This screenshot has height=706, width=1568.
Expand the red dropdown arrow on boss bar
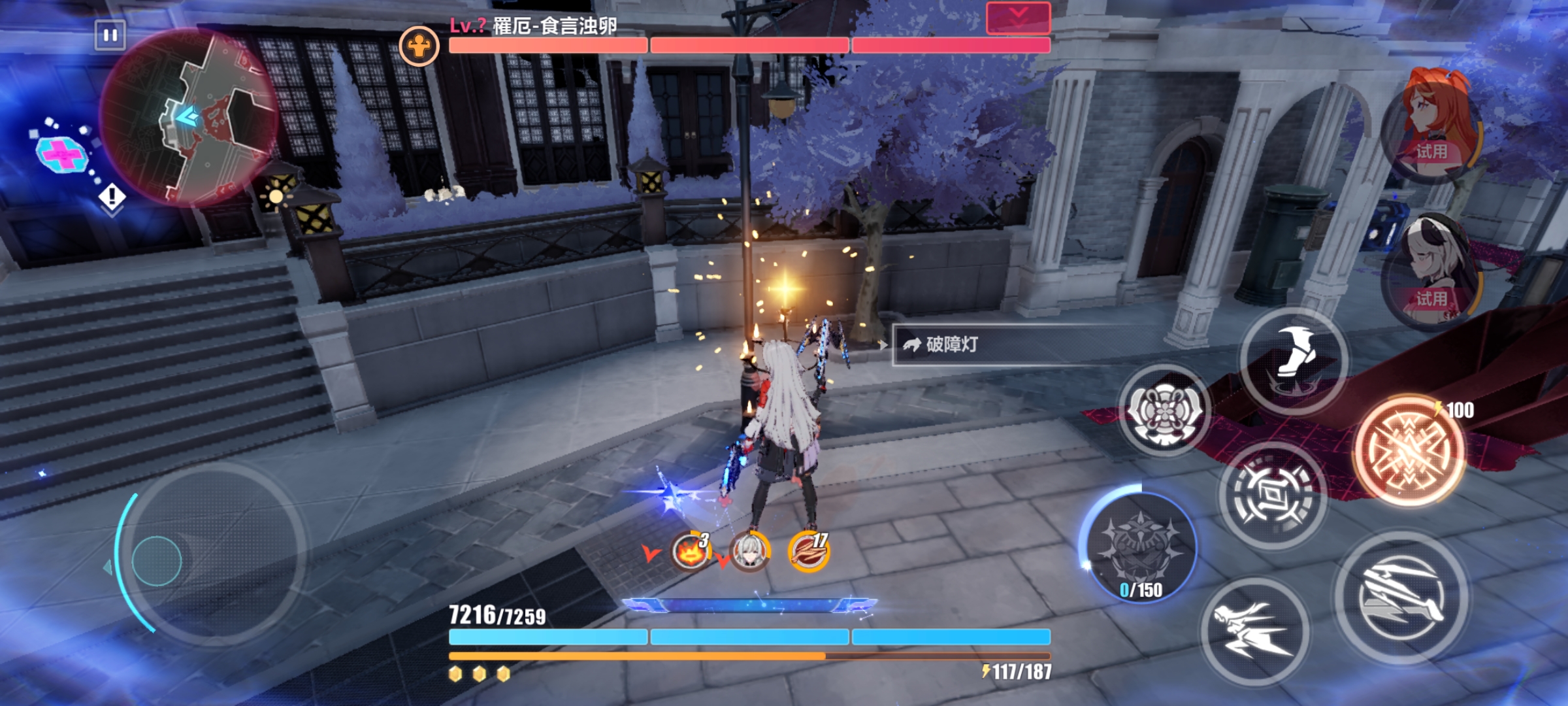1018,17
